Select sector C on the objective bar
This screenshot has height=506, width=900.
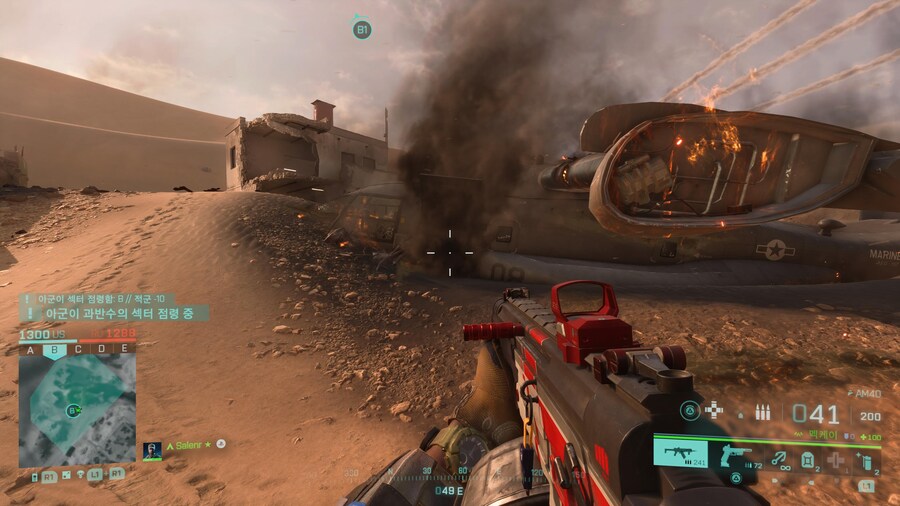[x=78, y=349]
